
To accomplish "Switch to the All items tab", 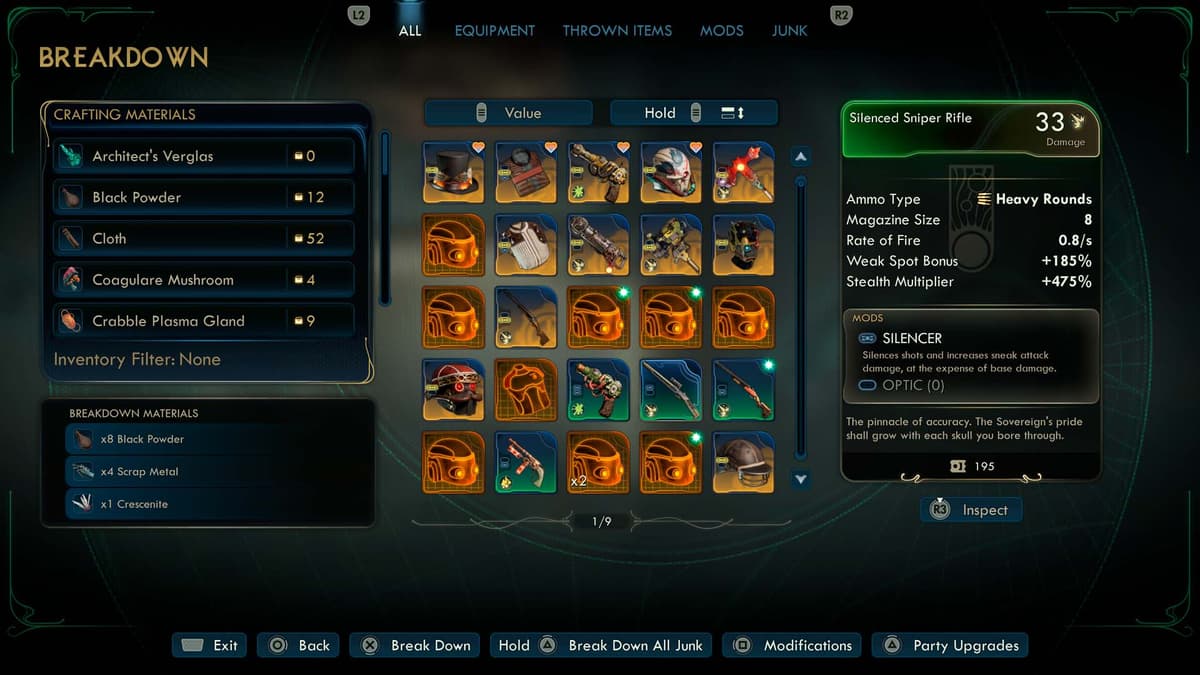I will (x=410, y=31).
